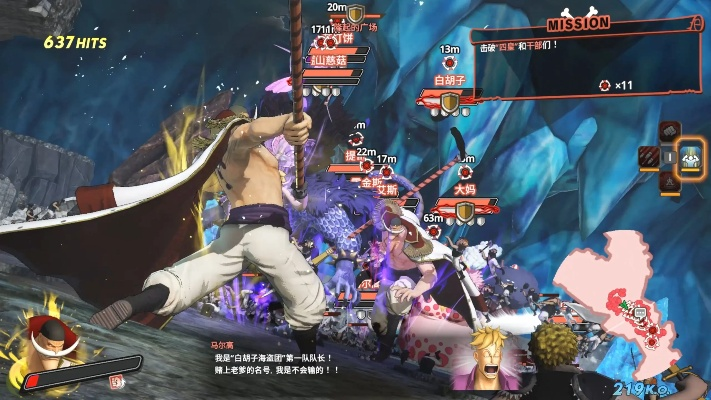
Task: Select the fist special attack icon
Action: (x=669, y=132)
